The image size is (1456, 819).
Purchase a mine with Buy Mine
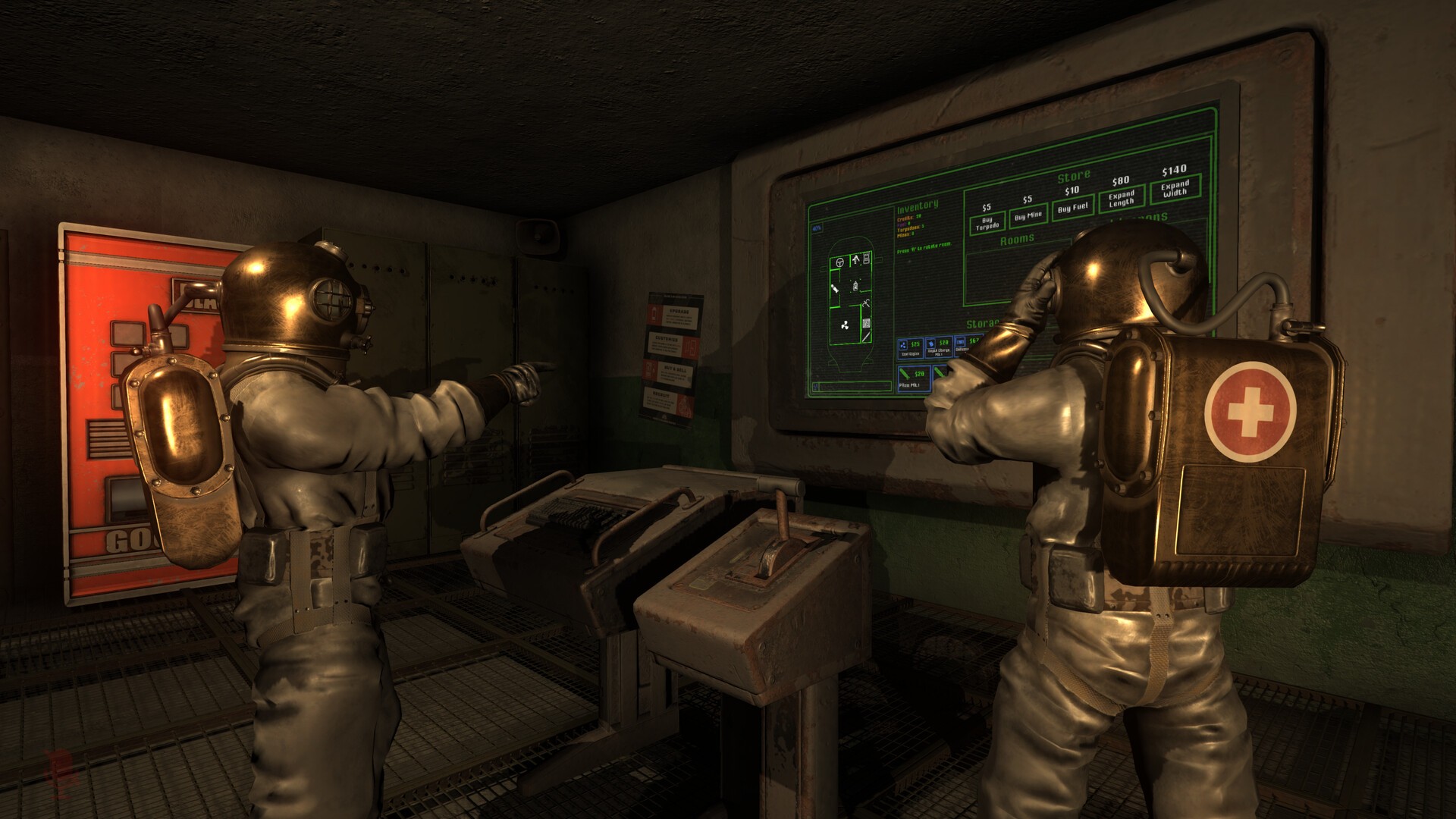1028,216
